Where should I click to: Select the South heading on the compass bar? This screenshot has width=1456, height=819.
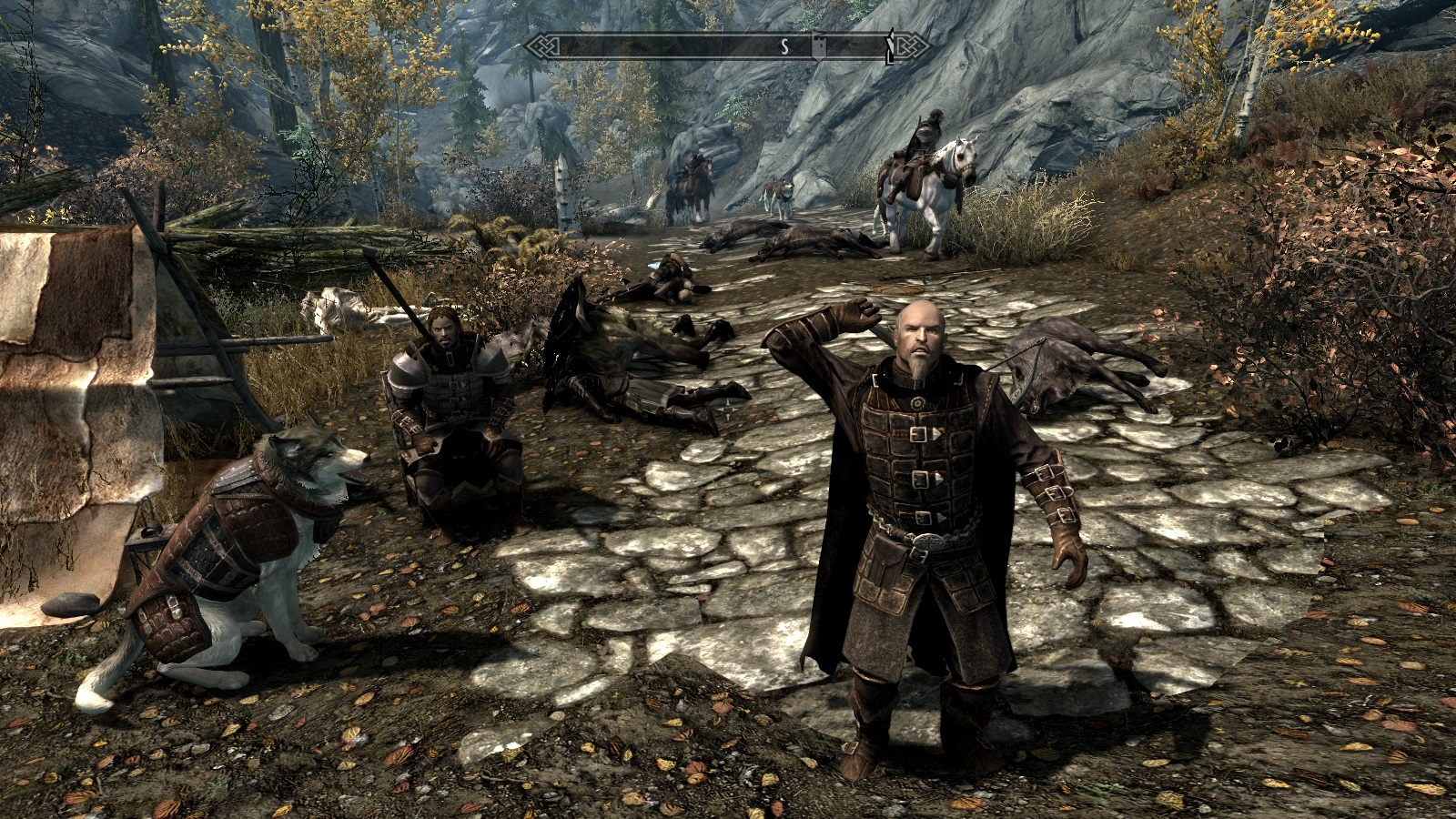coord(784,46)
